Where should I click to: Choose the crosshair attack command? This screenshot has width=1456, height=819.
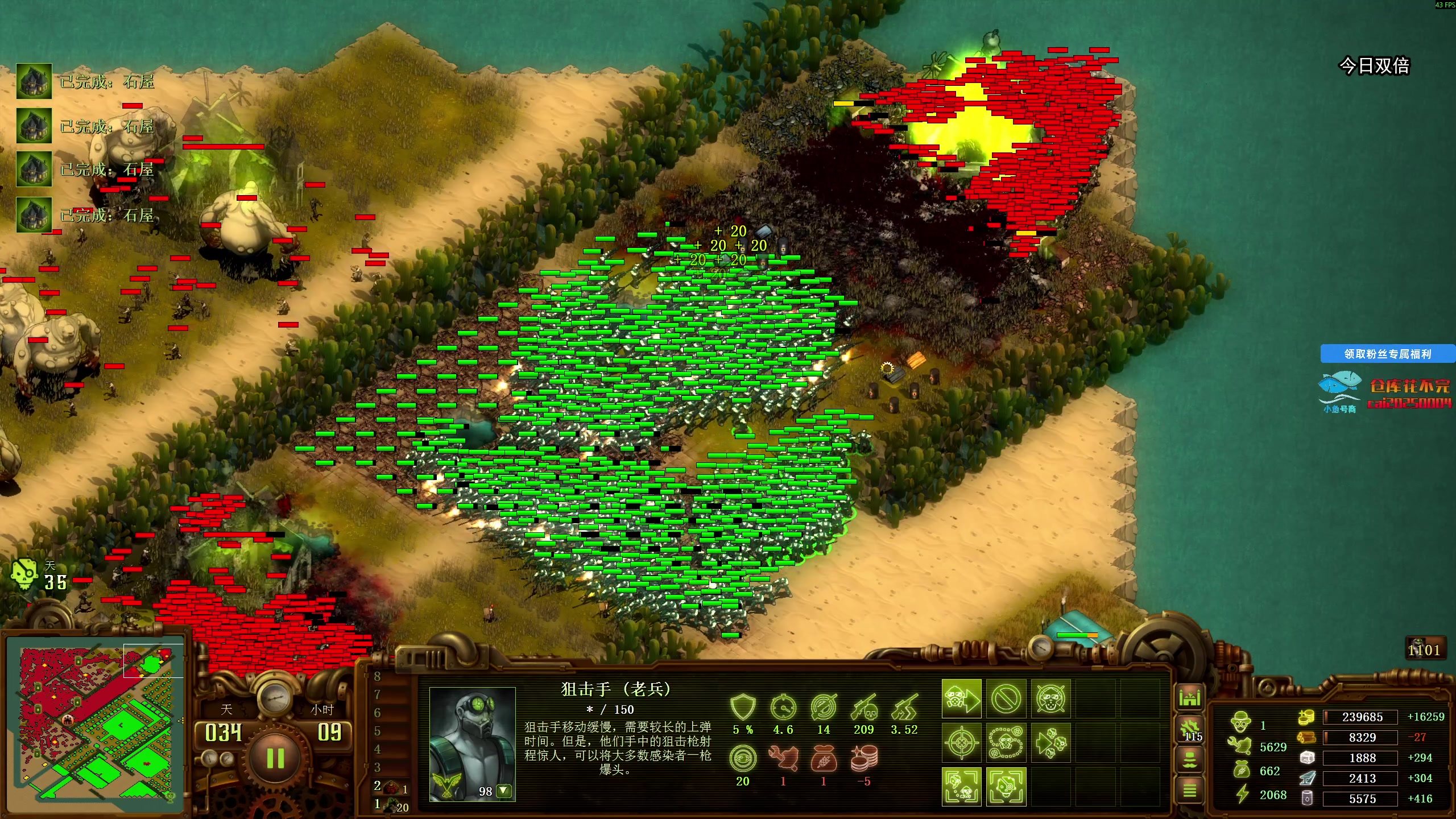tap(961, 743)
